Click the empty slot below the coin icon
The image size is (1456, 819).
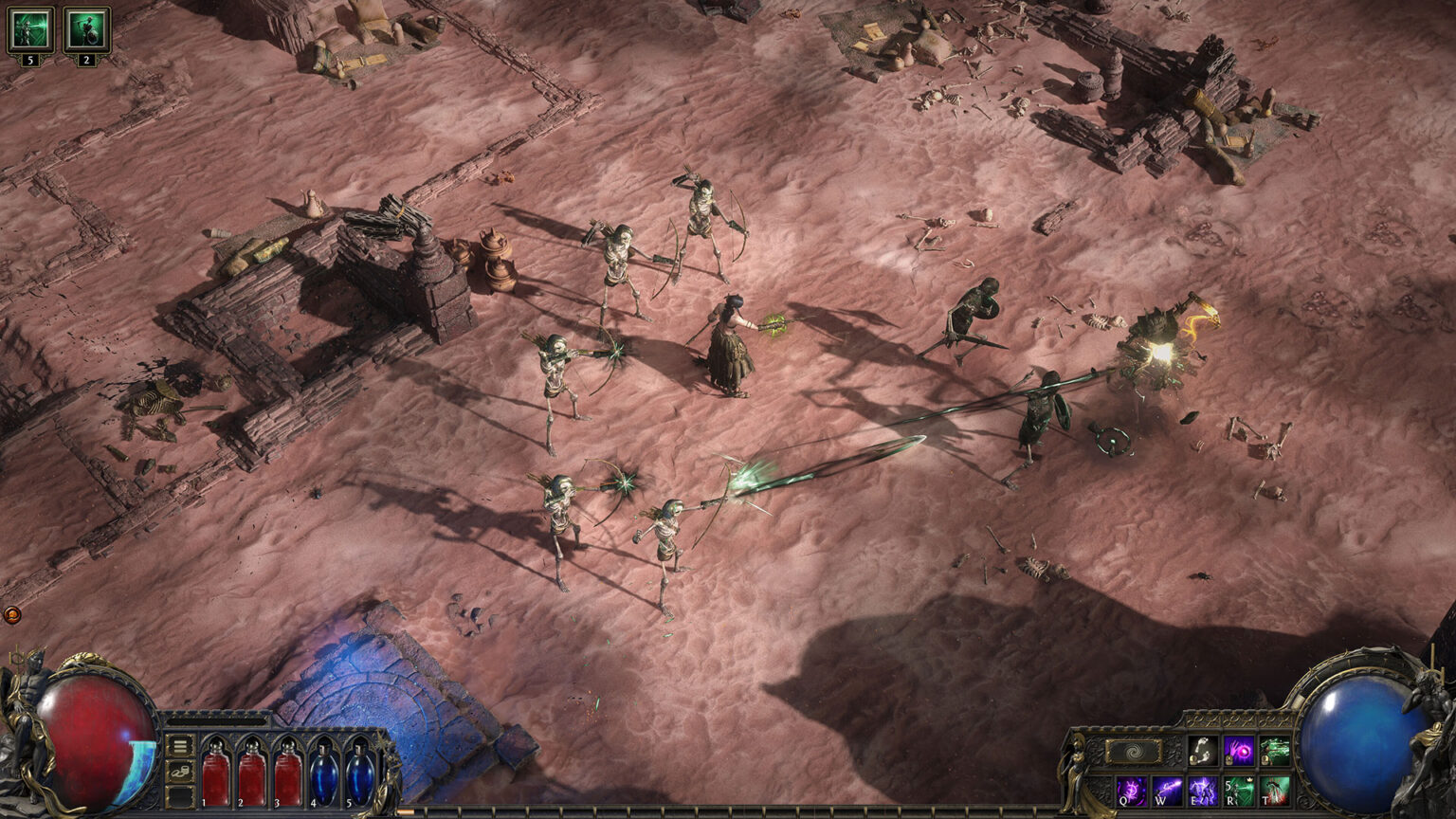click(180, 797)
